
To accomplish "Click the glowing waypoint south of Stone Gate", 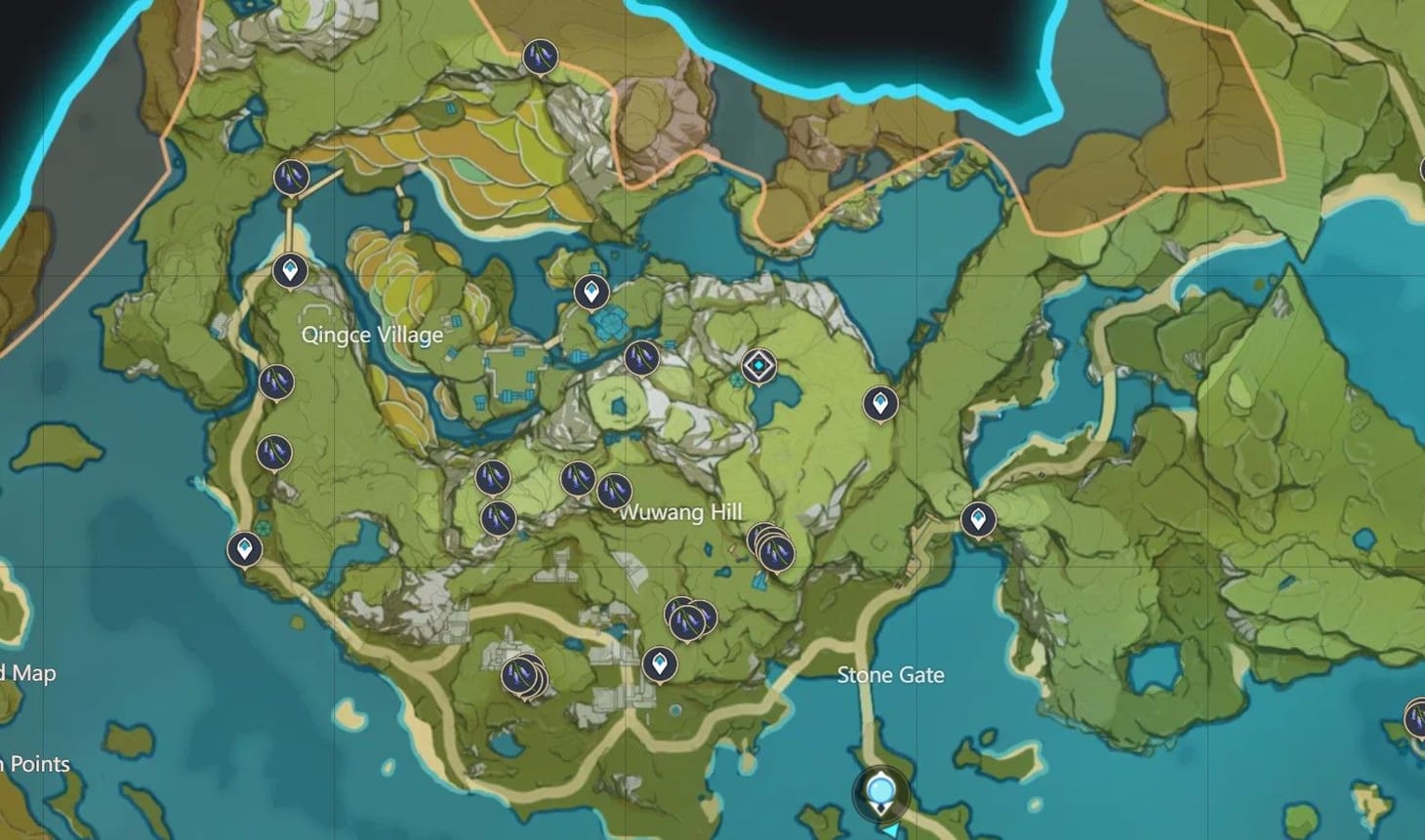I will click(881, 790).
